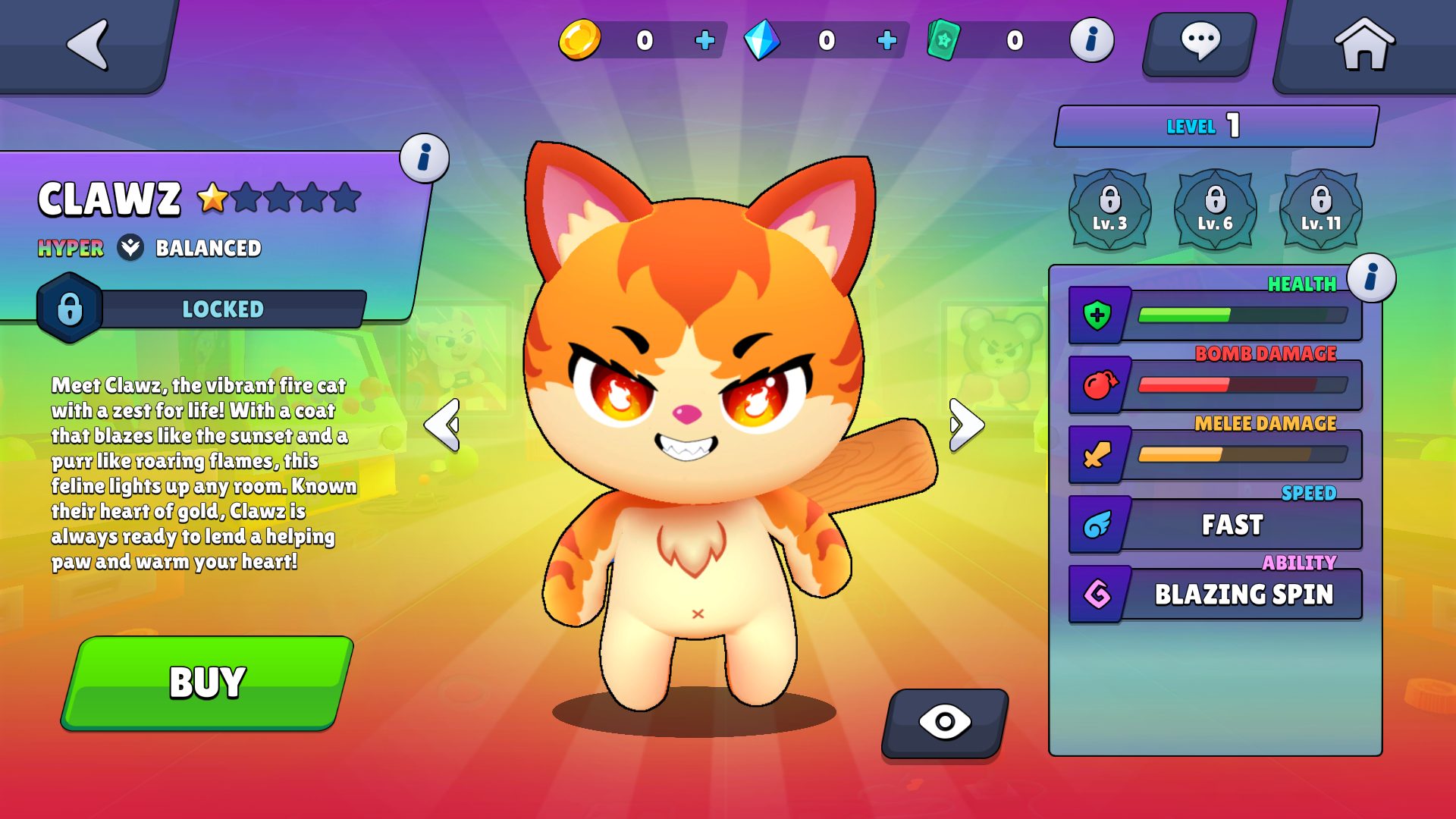The image size is (1456, 819).
Task: Toggle the eye preview button
Action: pyautogui.click(x=945, y=722)
